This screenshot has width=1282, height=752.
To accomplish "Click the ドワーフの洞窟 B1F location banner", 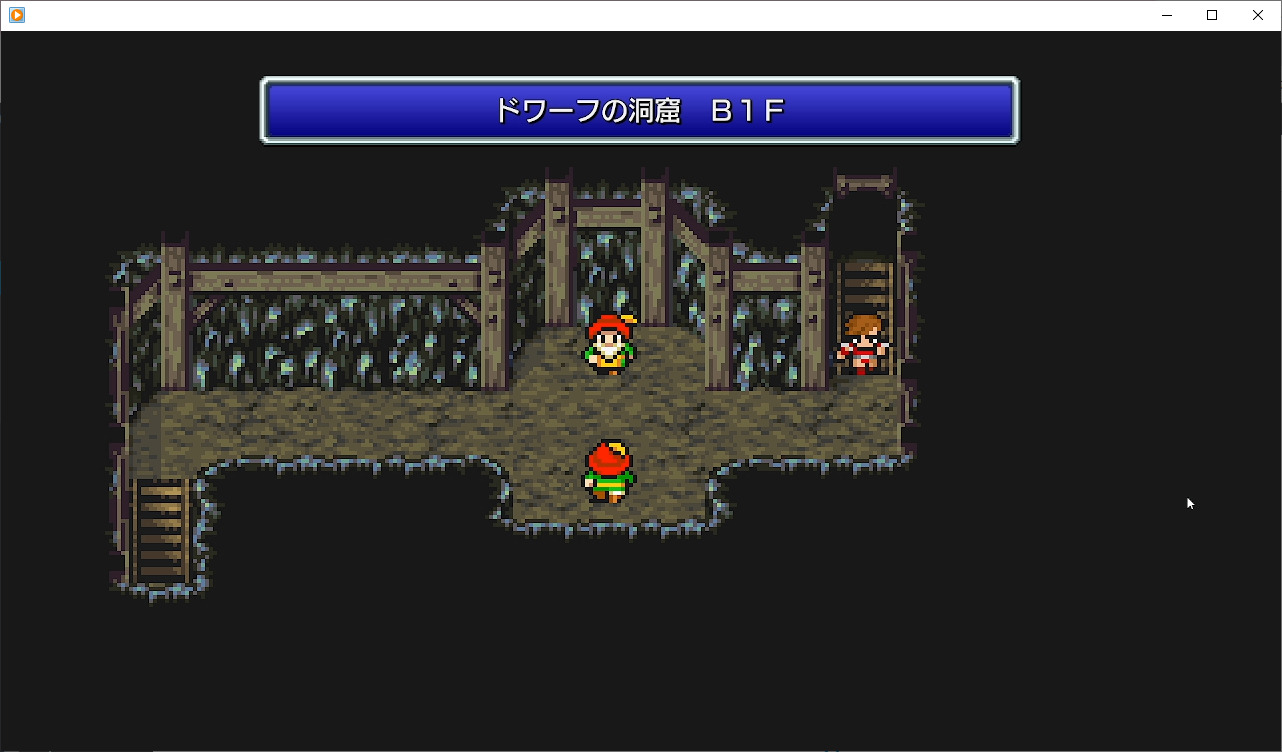I will [640, 110].
